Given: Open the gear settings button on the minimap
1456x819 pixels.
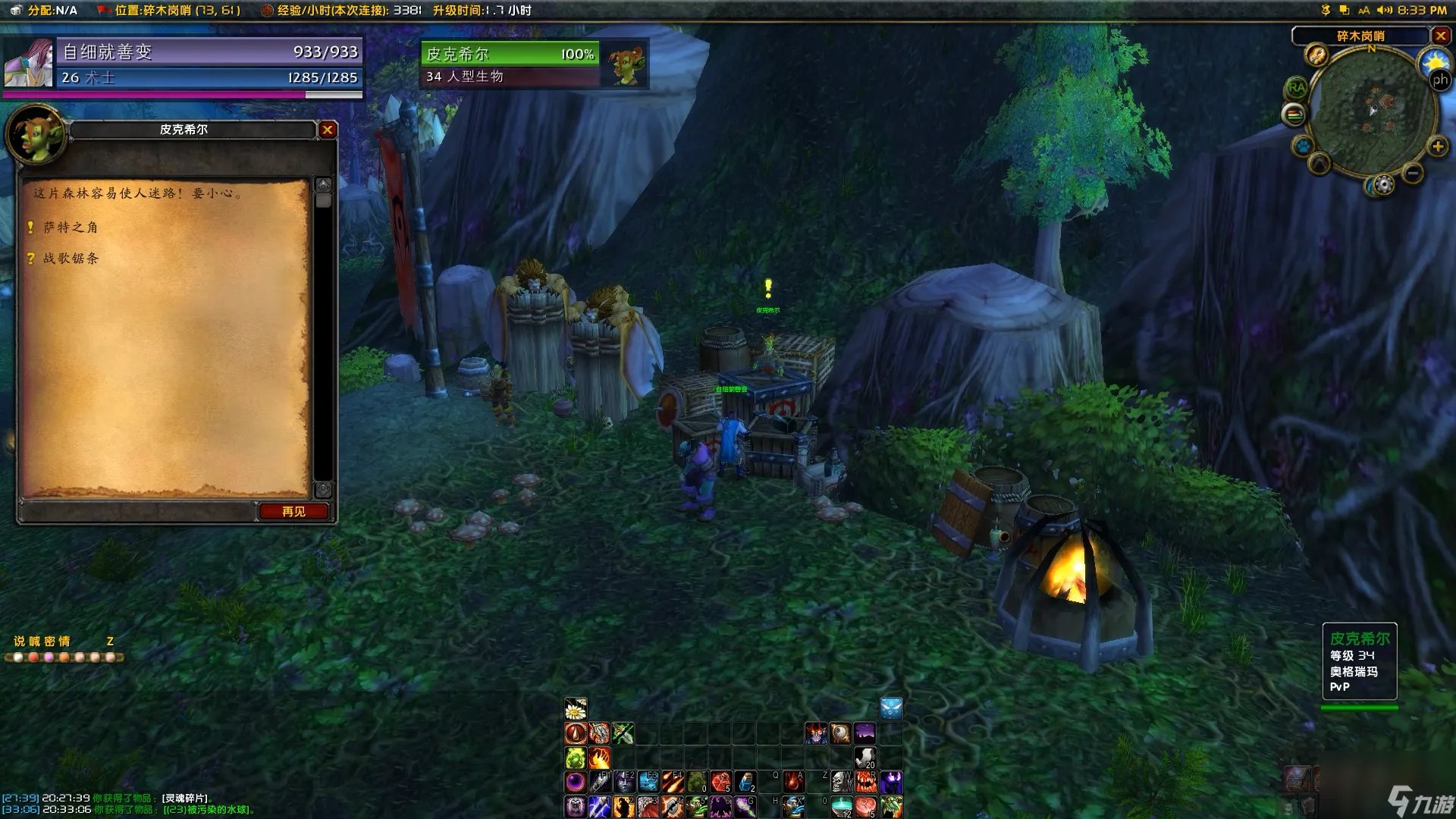Looking at the screenshot, I should pyautogui.click(x=1384, y=185).
